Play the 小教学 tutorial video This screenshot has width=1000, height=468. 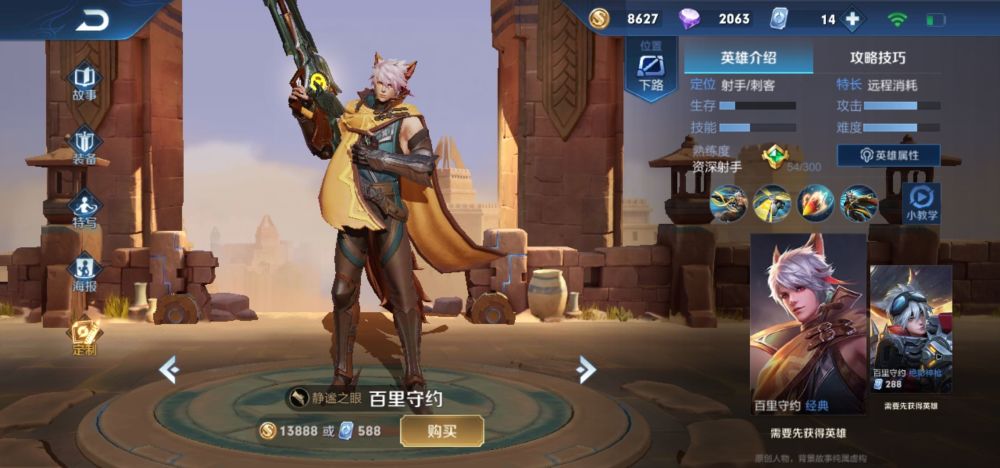pos(922,201)
